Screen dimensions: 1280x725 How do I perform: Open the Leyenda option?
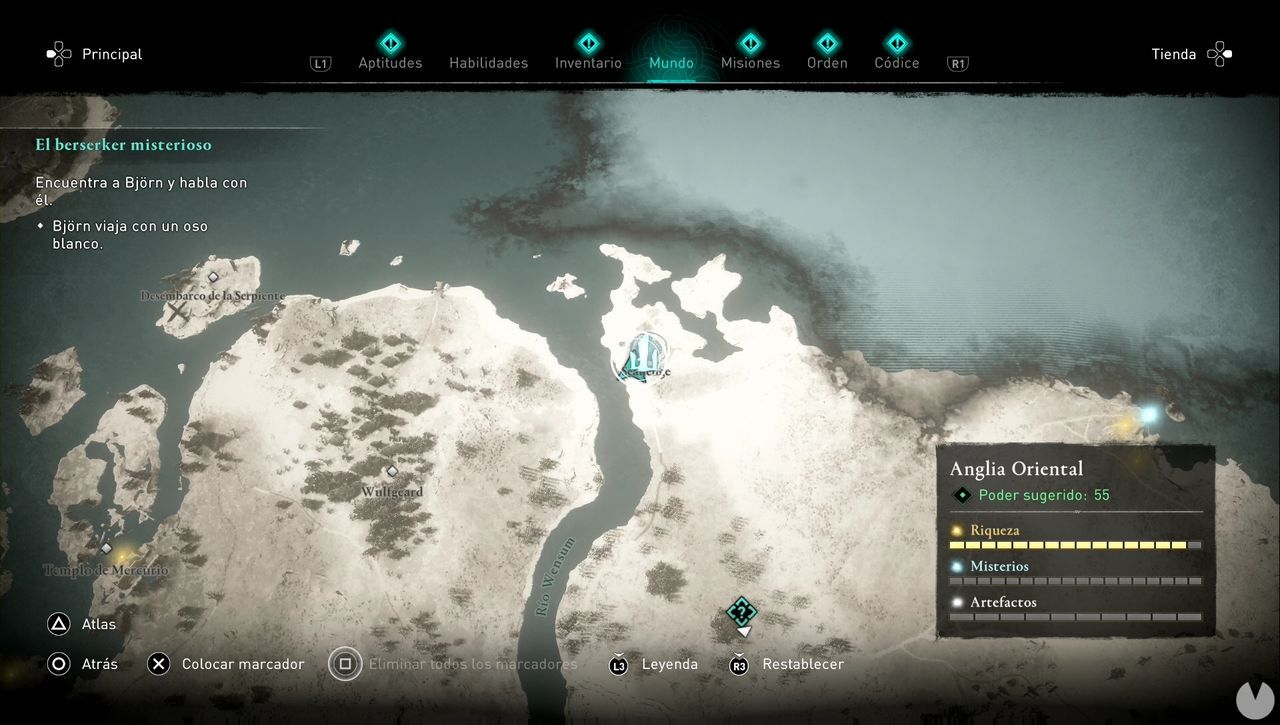669,663
